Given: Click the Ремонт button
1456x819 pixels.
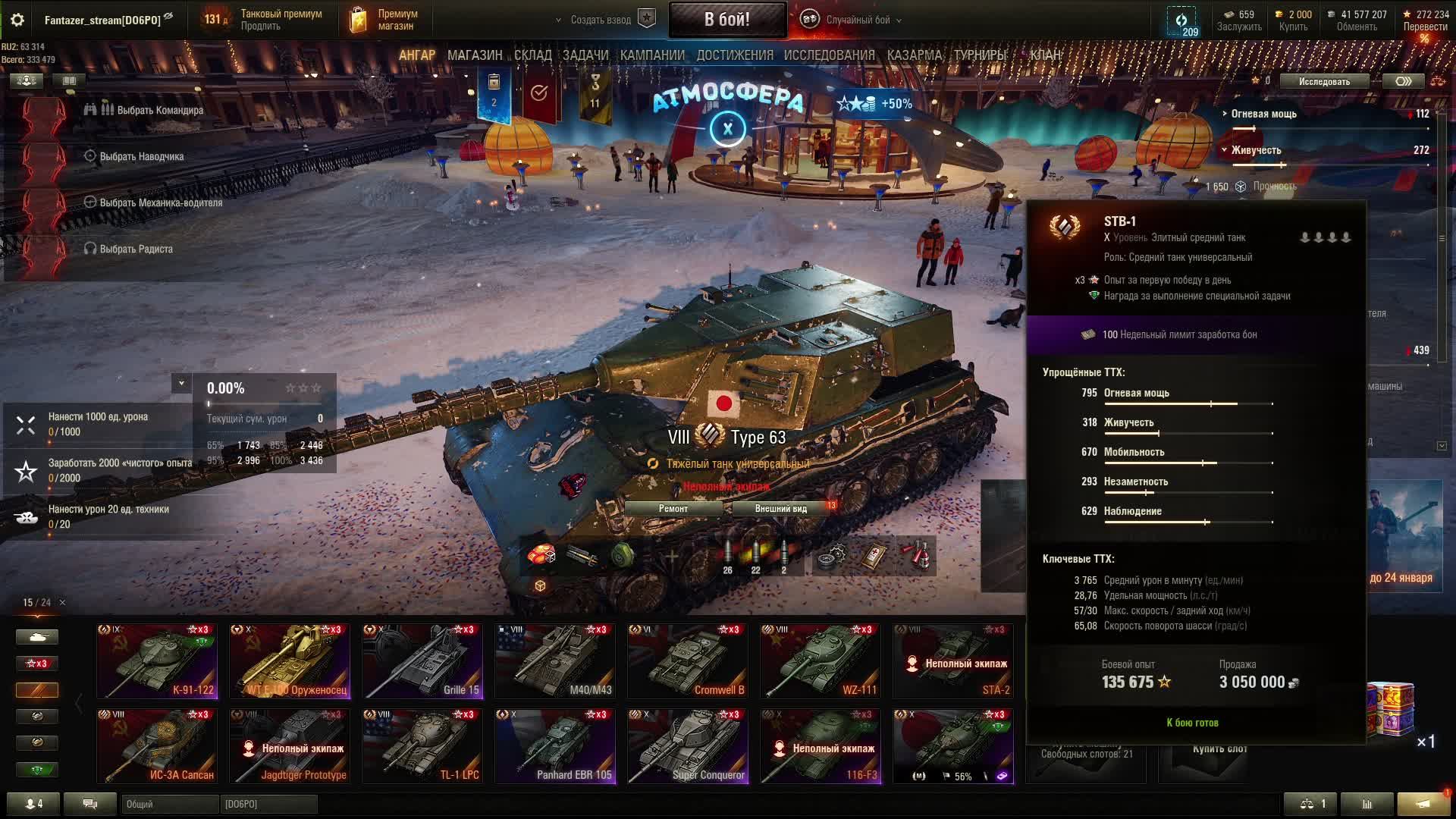Looking at the screenshot, I should click(673, 509).
